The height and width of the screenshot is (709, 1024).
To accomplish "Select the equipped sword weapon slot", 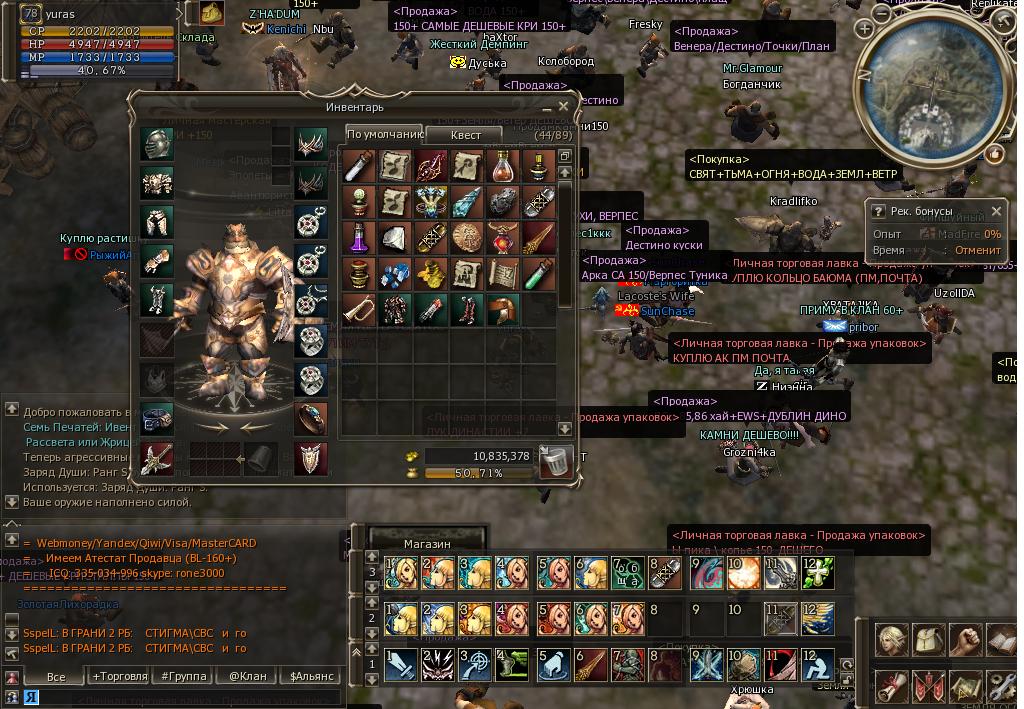I will click(156, 459).
